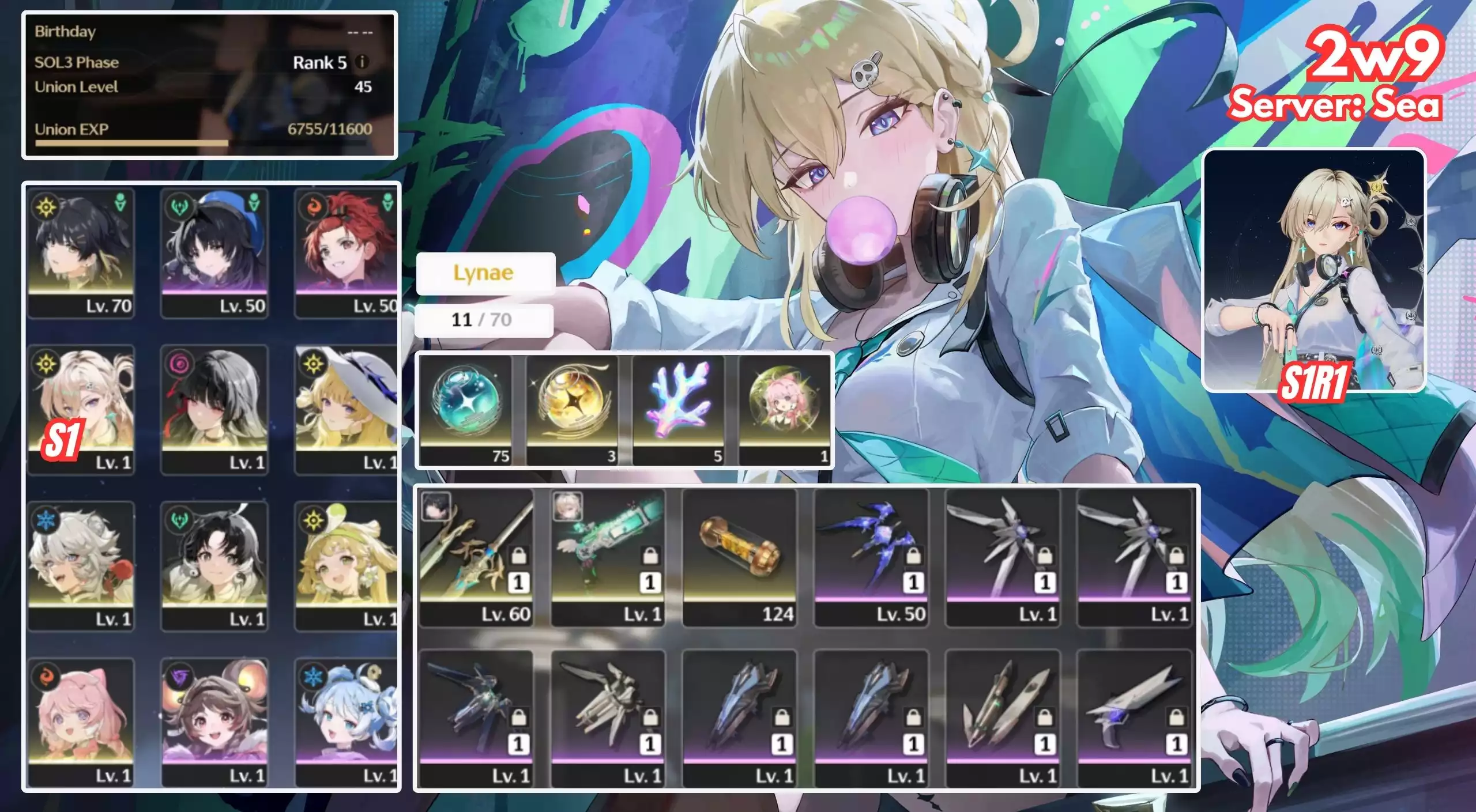The height and width of the screenshot is (812, 1476).
Task: Pick the Lv. 50 dark blue weapon
Action: (x=871, y=557)
